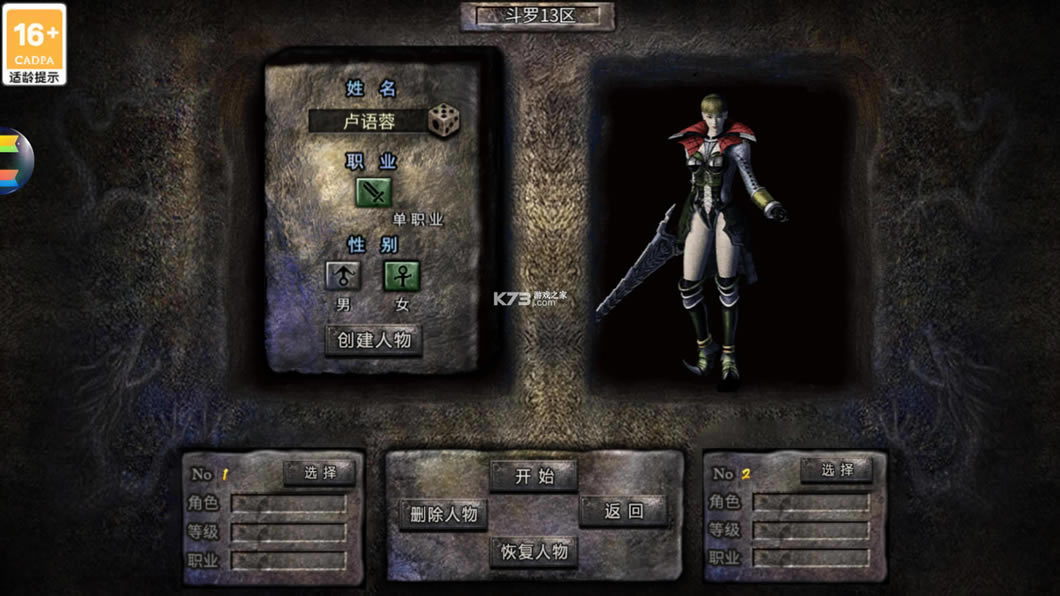The height and width of the screenshot is (596, 1060).
Task: Select character slot No 1 with 选择
Action: [x=319, y=472]
